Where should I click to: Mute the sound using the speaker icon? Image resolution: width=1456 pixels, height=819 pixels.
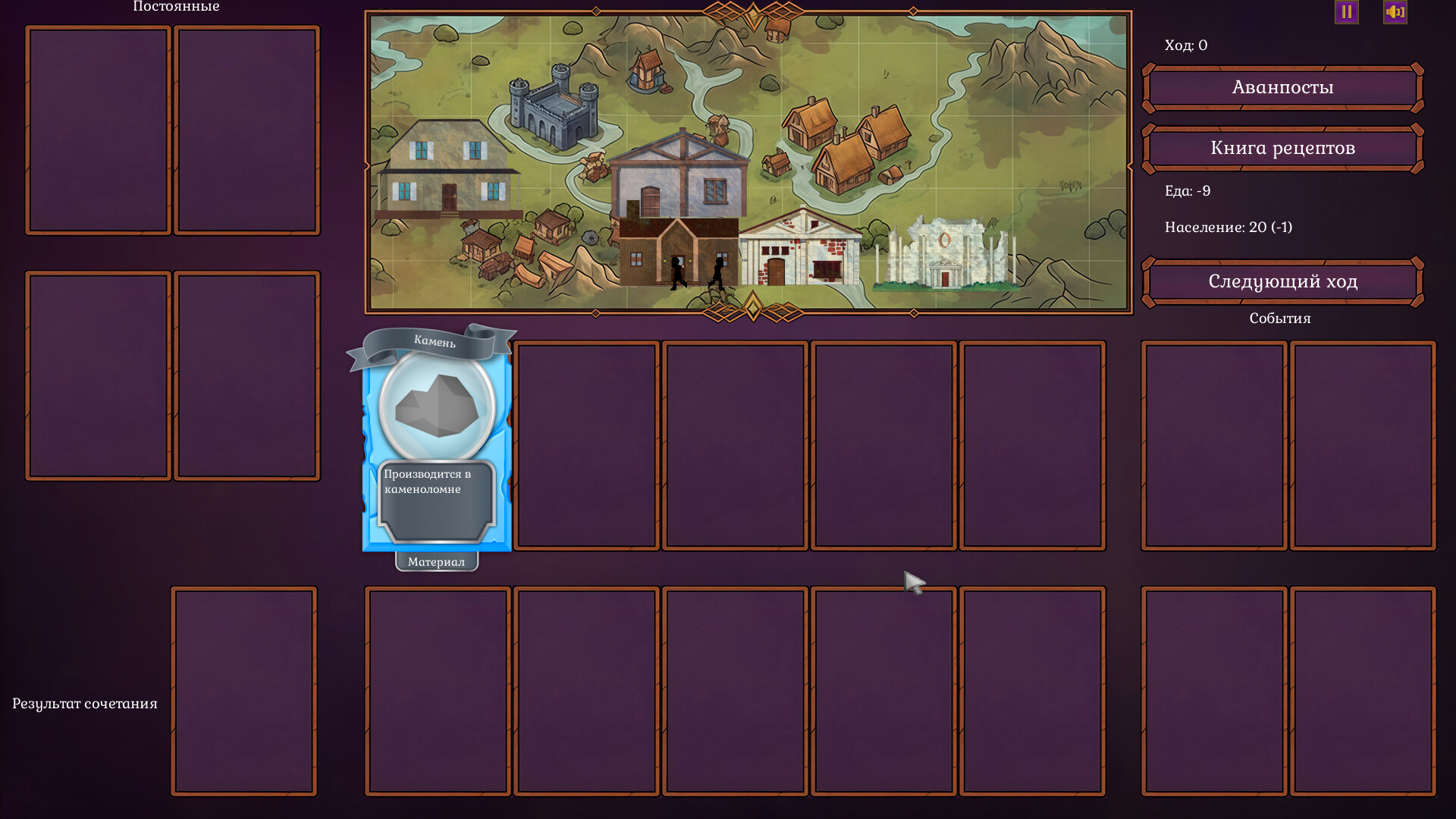tap(1395, 11)
